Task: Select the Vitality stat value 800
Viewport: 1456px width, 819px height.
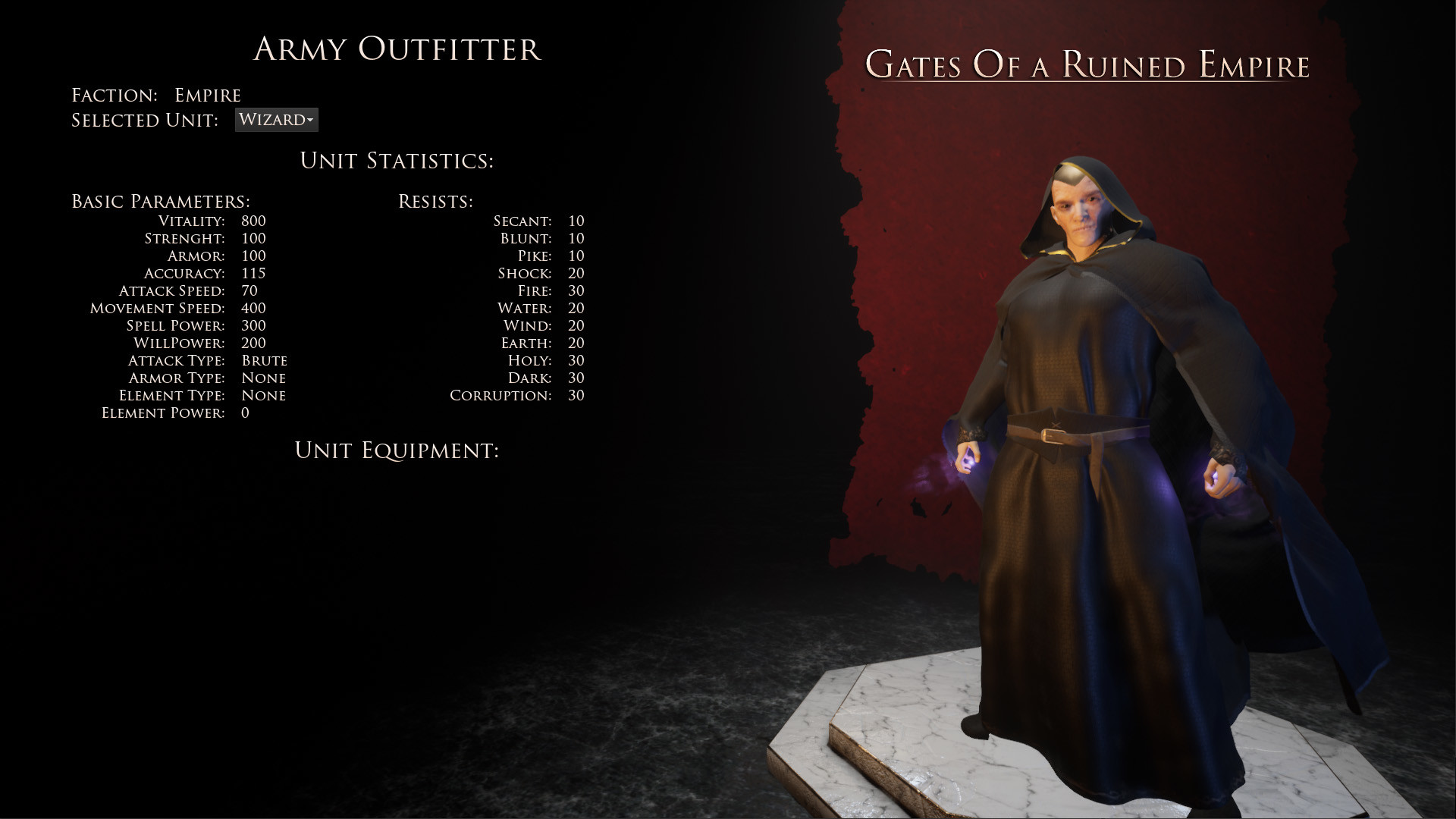Action: click(252, 221)
